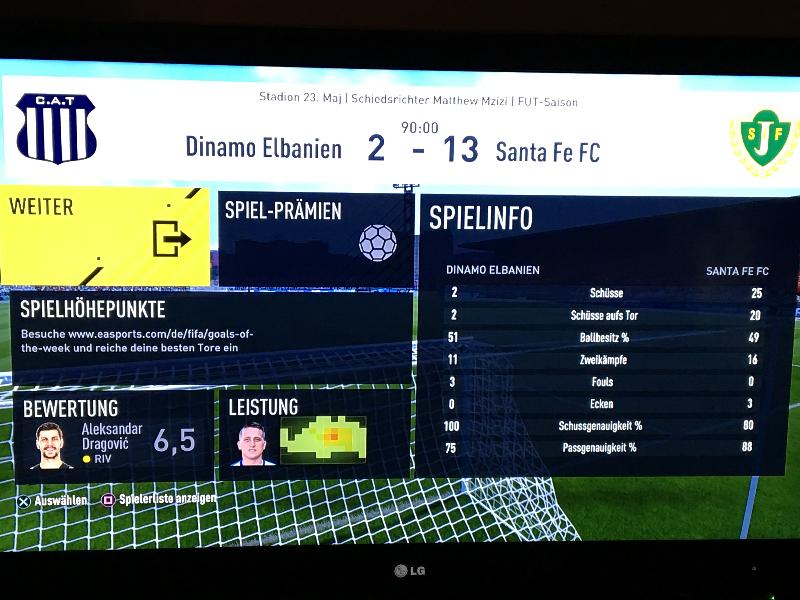Open the LEISTUNG heatmap tile
This screenshot has height=600, width=800.
[315, 435]
